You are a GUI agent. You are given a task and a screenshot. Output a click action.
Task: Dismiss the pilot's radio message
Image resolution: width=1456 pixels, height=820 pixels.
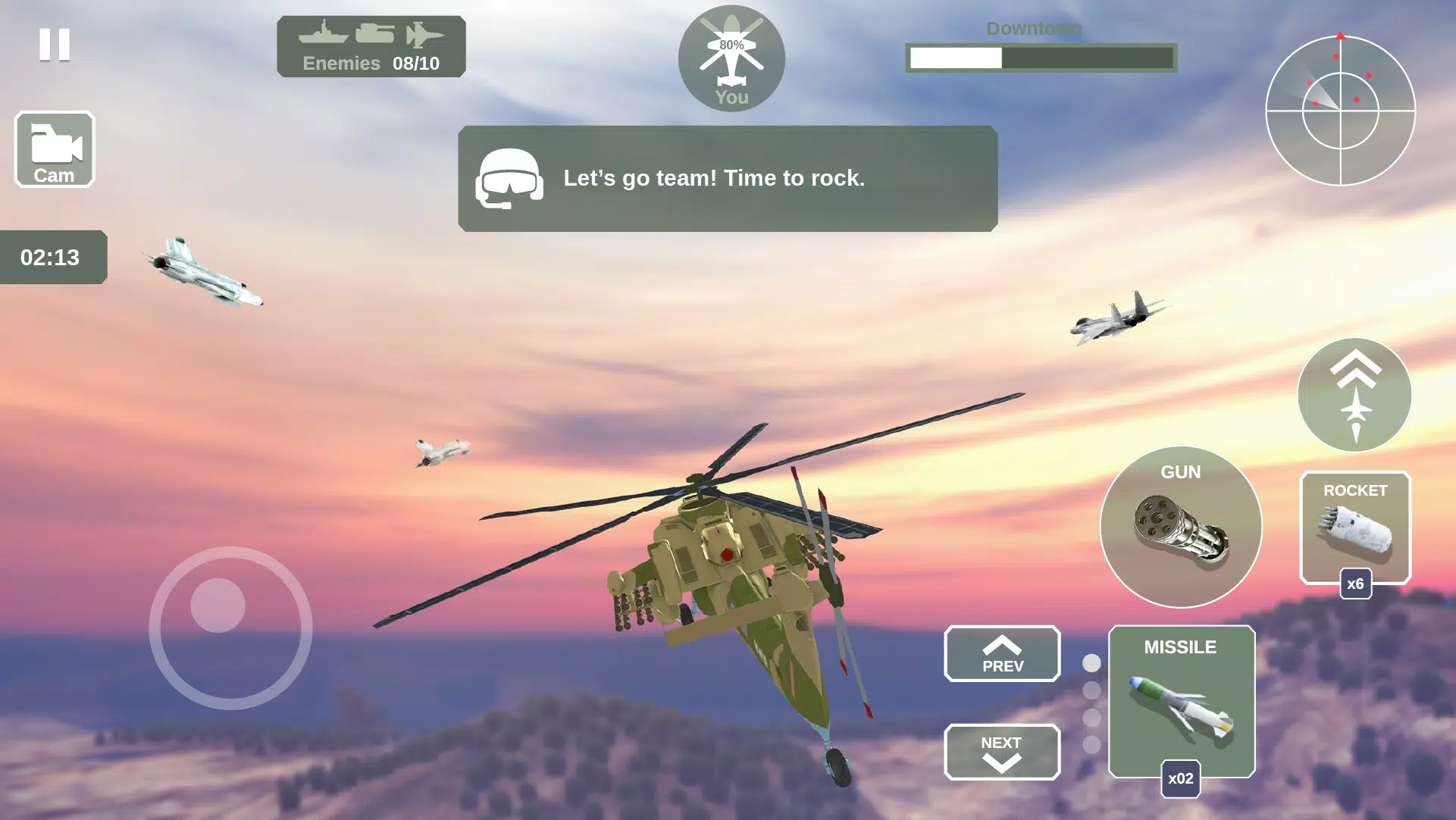click(x=728, y=179)
